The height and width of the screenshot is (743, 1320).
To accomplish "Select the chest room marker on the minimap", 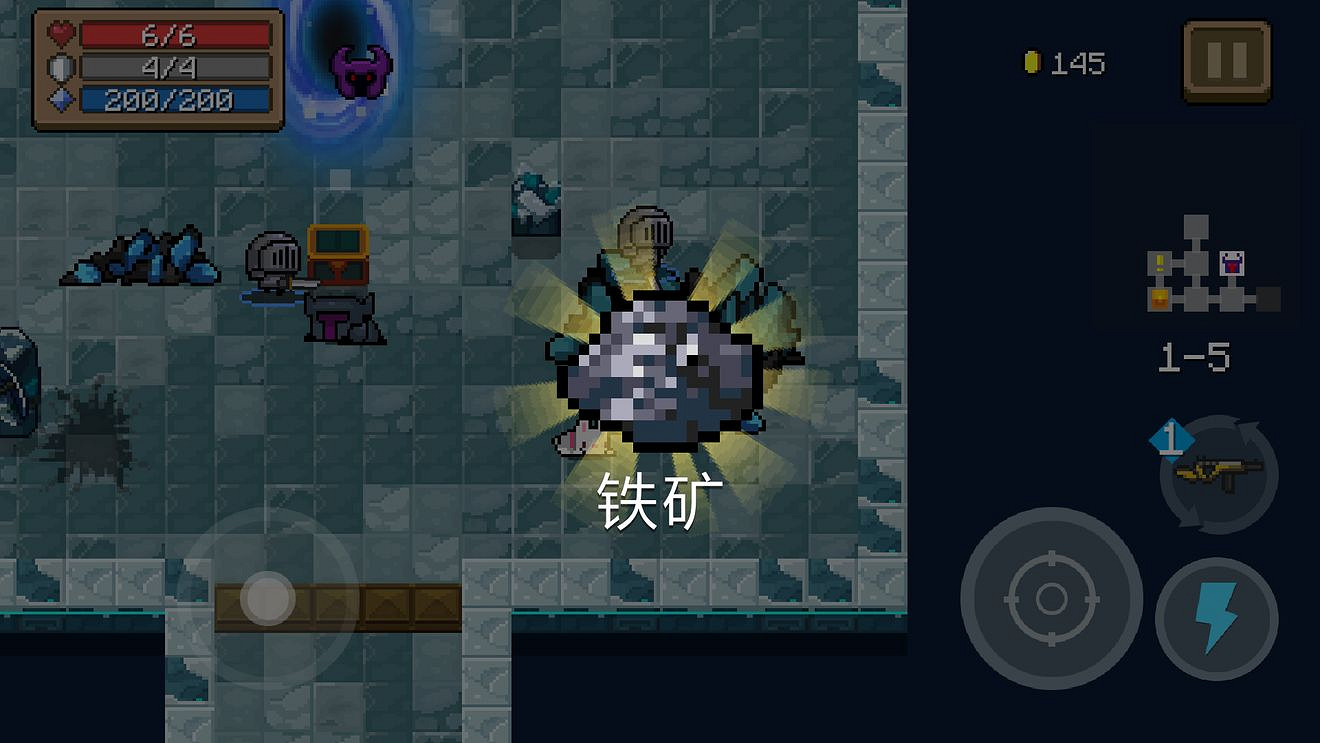I will 1160,300.
